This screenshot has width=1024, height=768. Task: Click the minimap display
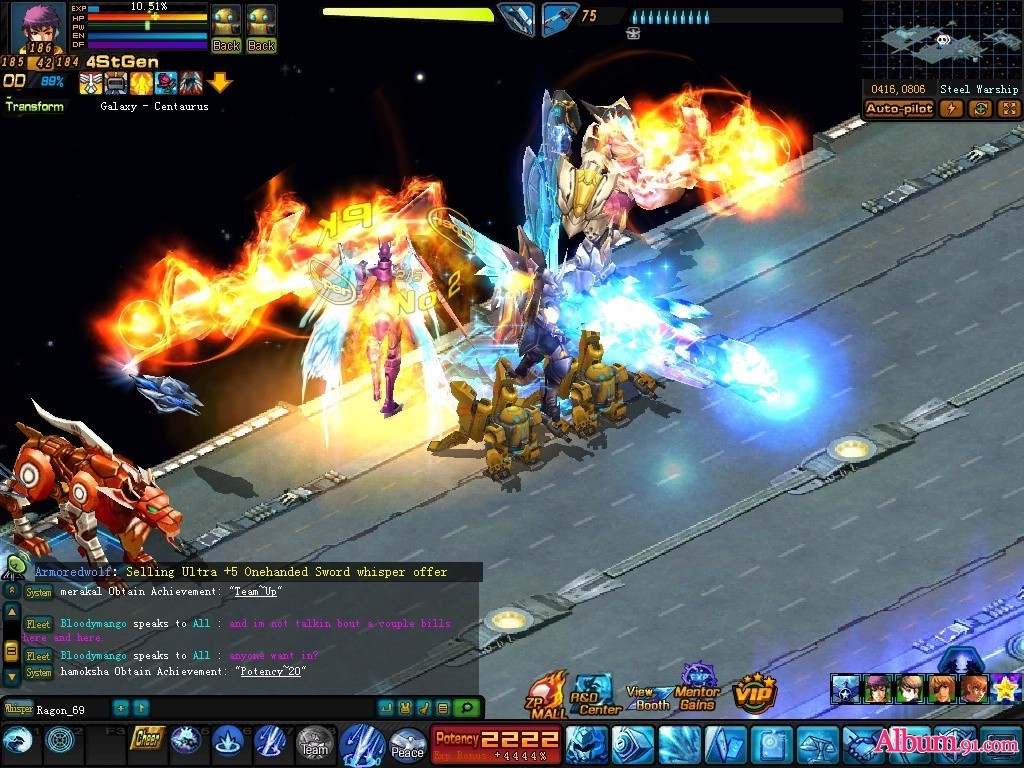point(941,40)
